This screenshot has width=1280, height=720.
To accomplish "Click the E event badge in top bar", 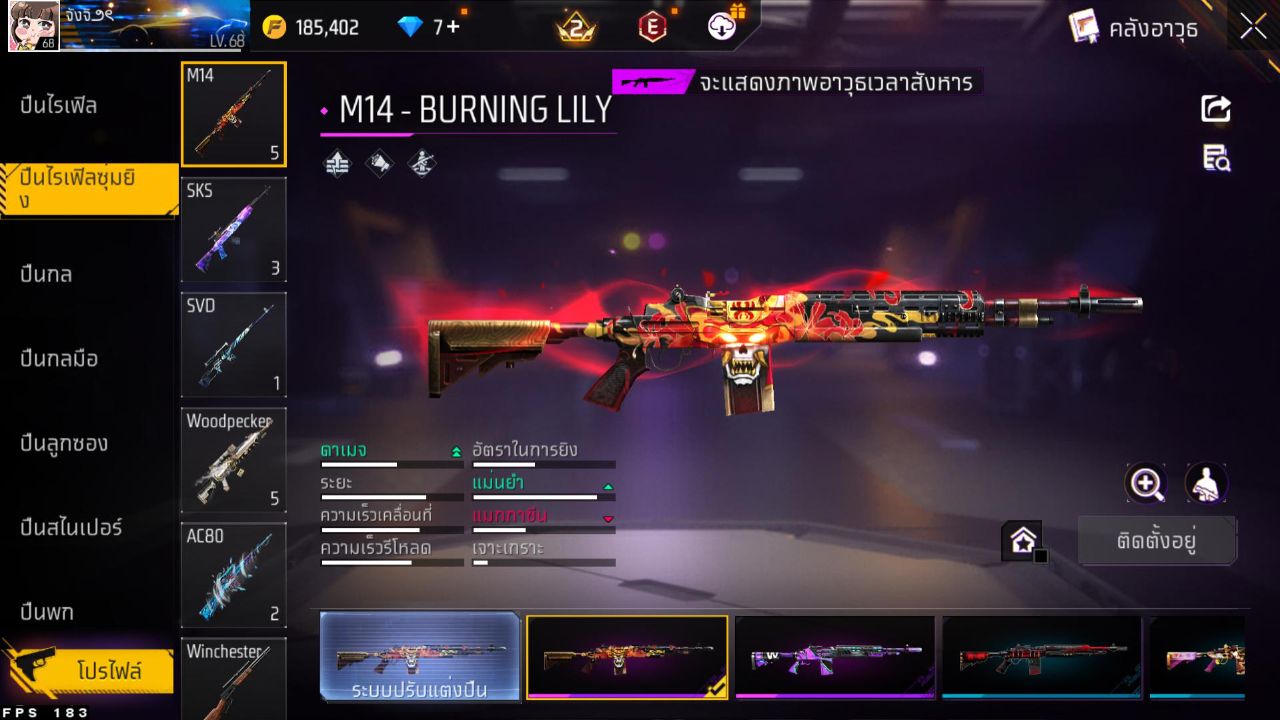I will click(651, 27).
